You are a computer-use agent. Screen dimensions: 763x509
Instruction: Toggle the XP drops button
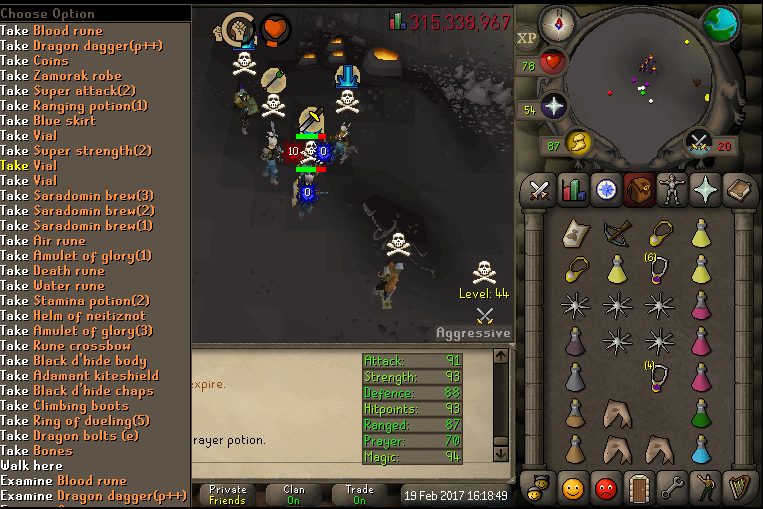pyautogui.click(x=527, y=39)
